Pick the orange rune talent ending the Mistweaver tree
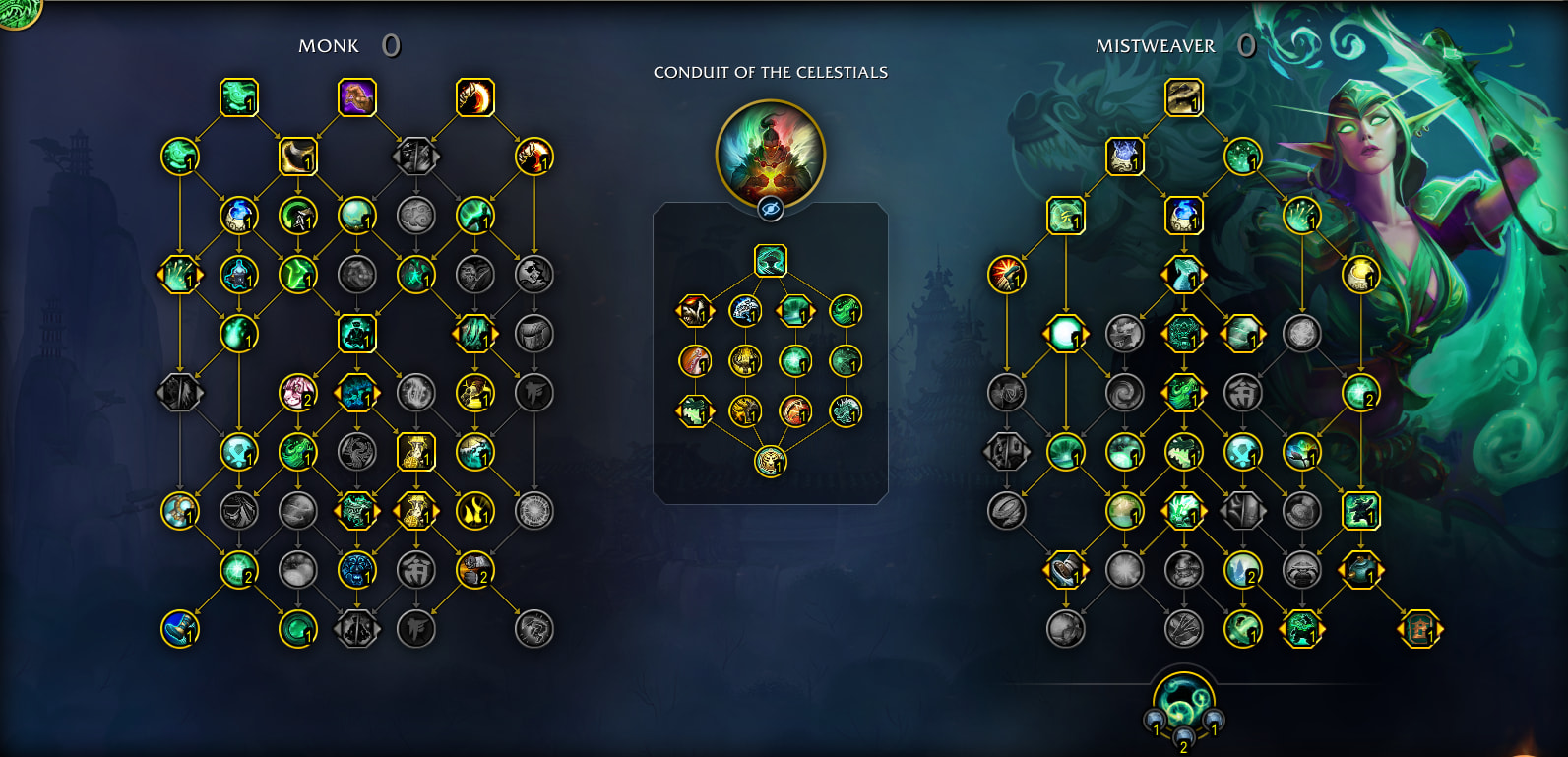Viewport: 1568px width, 757px height. point(1419,628)
